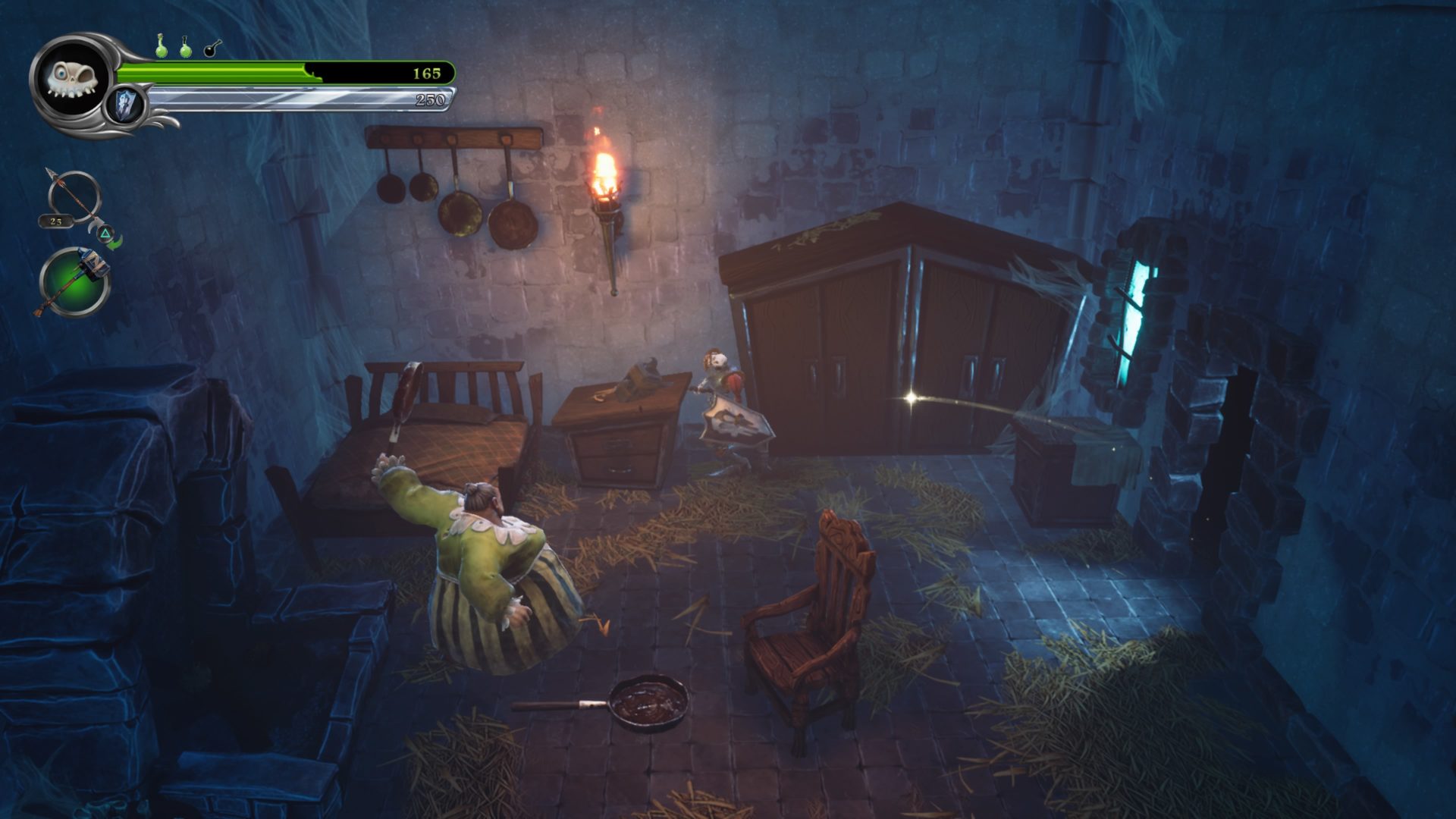Choose the spear secondary weapon slot

[74, 199]
